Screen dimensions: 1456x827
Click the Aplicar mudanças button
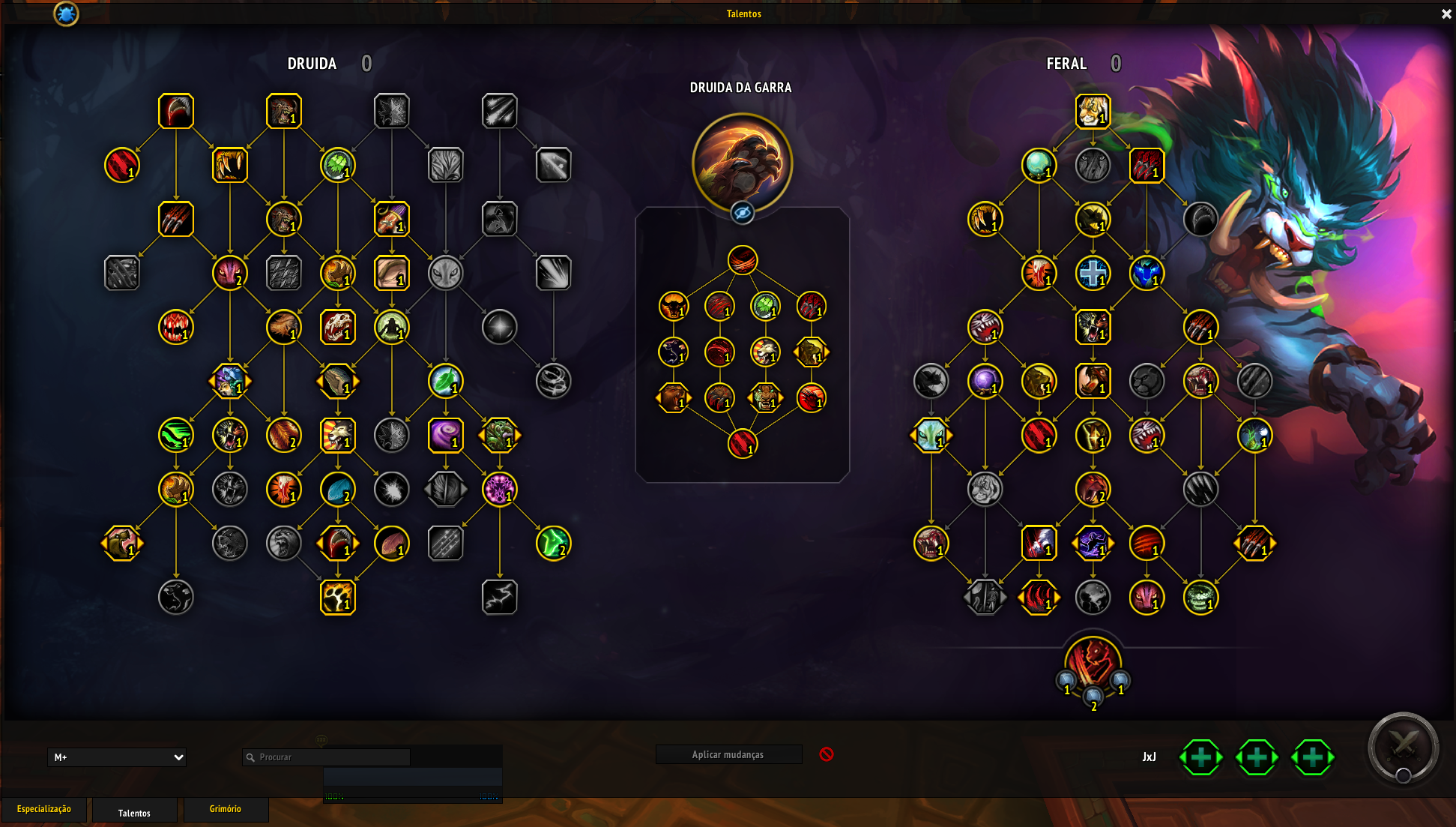pyautogui.click(x=728, y=754)
